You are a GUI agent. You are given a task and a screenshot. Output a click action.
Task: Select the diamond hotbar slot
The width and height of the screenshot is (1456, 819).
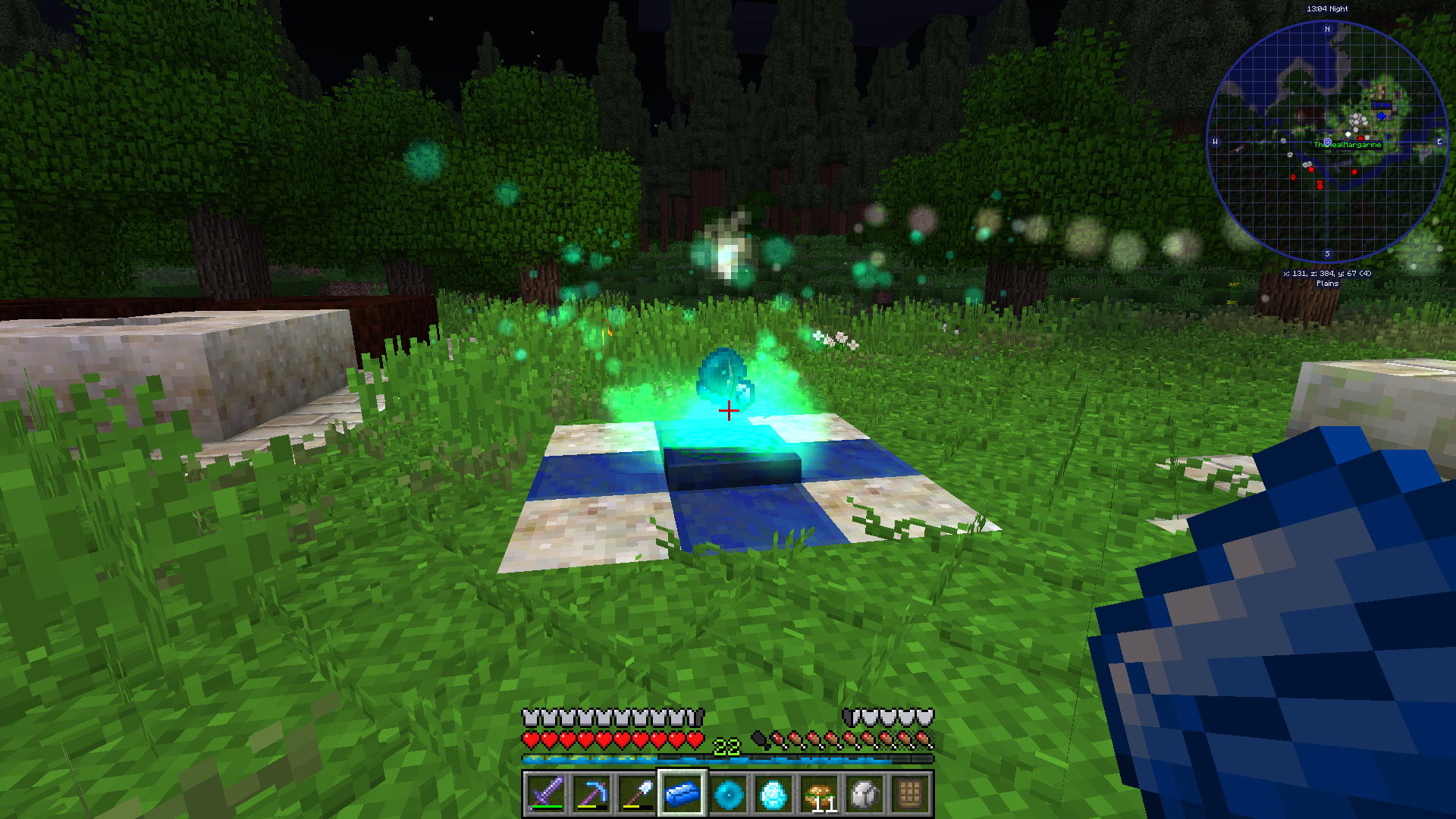pos(773,794)
